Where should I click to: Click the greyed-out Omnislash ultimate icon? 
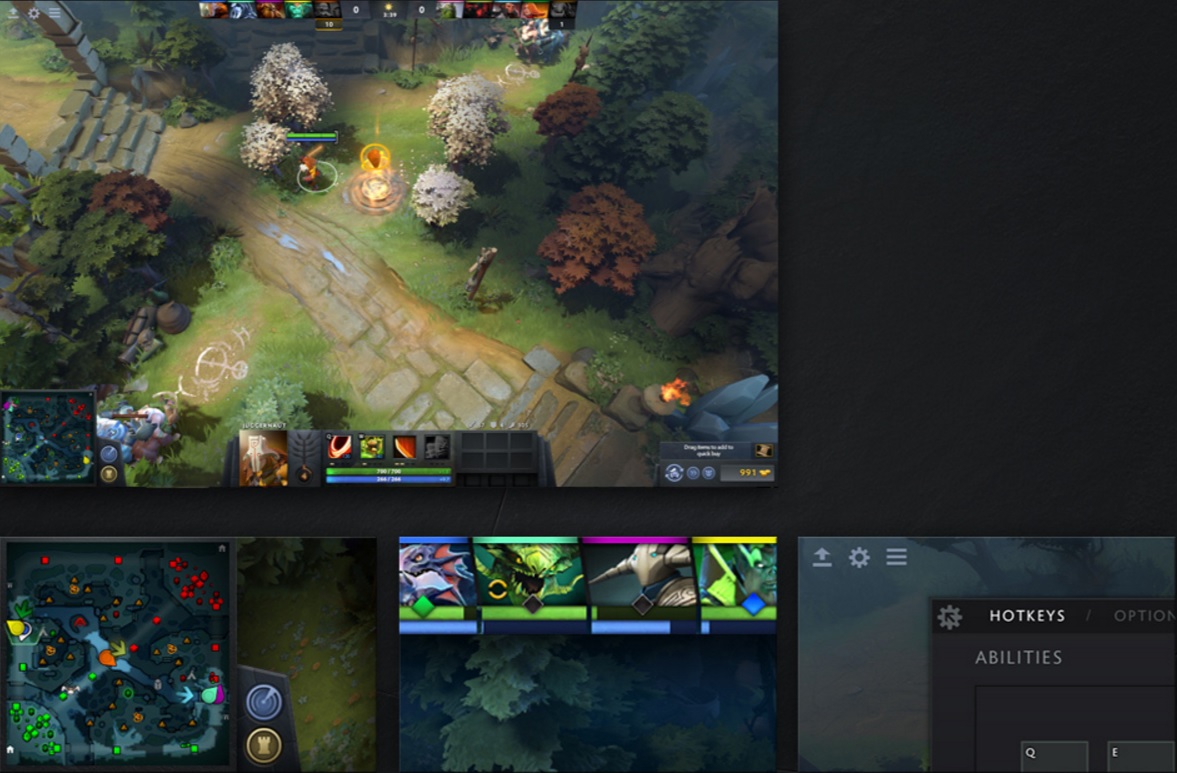tap(436, 447)
